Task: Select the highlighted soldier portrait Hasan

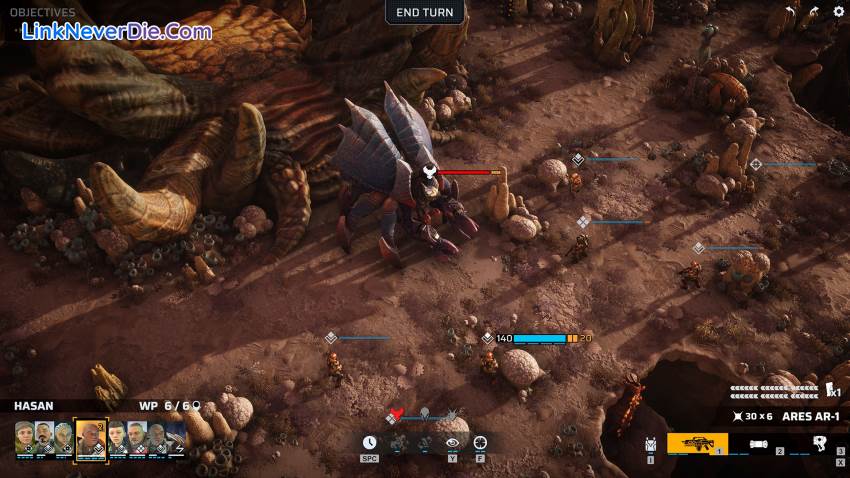Action: (x=90, y=437)
